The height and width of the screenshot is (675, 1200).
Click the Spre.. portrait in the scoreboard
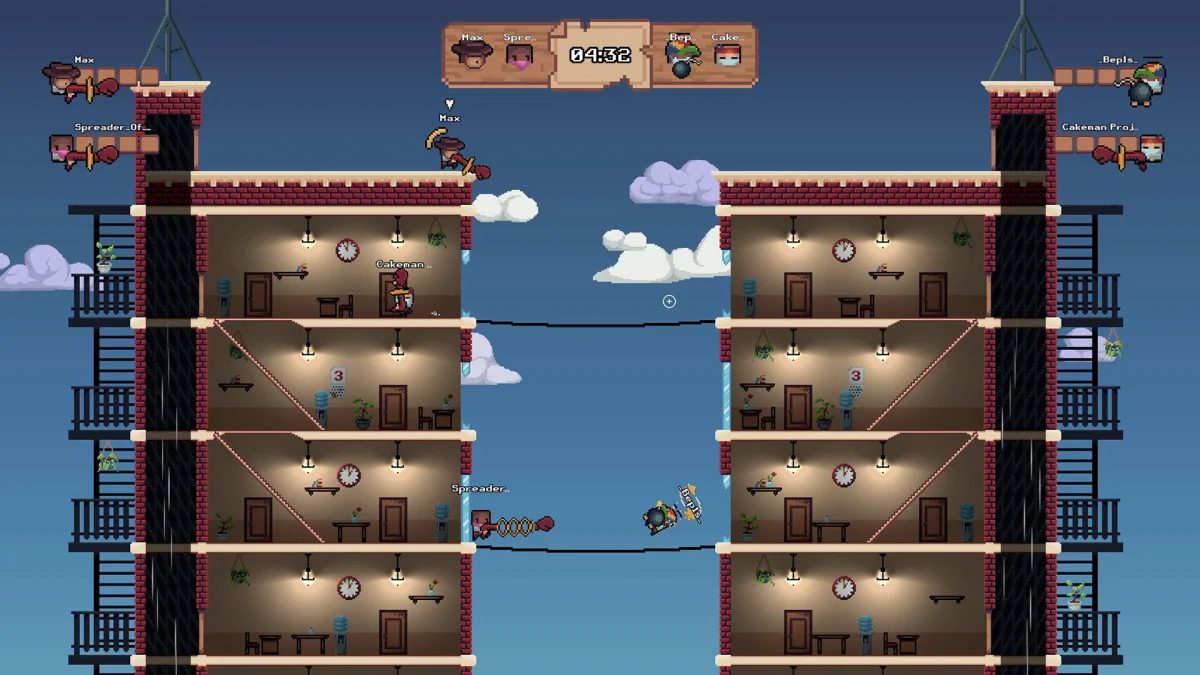519,55
